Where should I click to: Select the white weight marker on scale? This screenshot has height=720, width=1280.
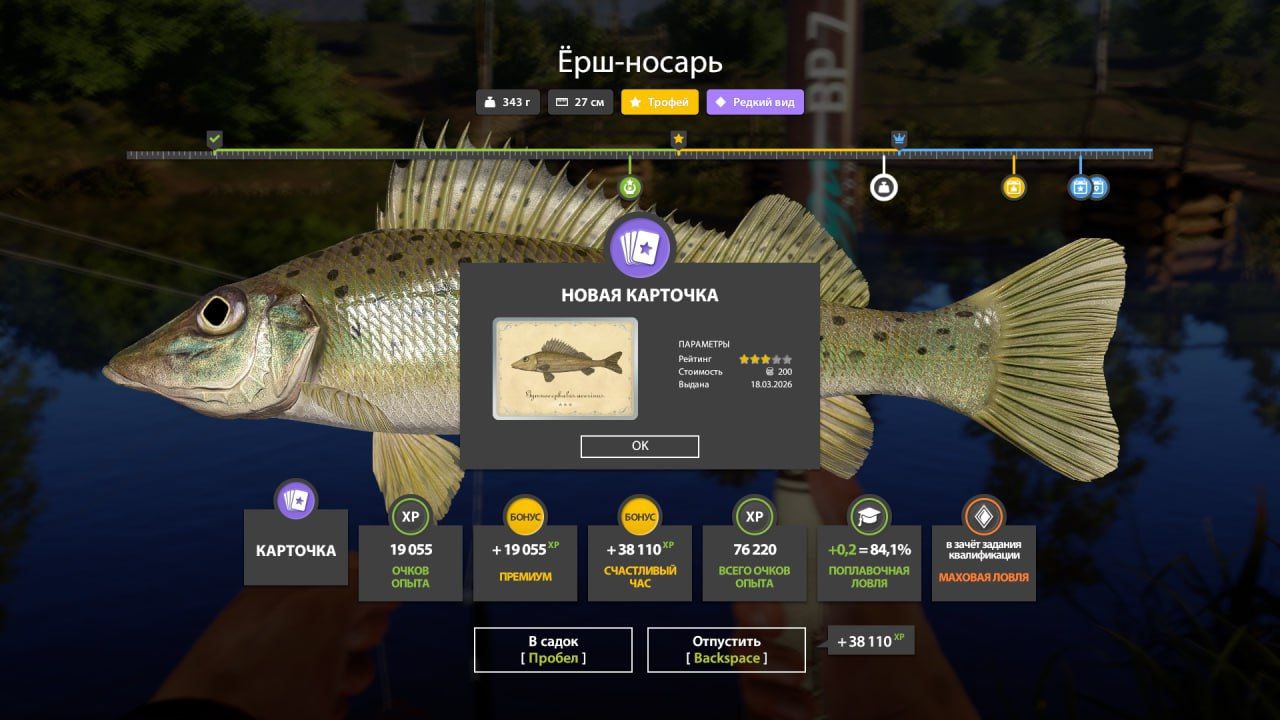click(883, 187)
